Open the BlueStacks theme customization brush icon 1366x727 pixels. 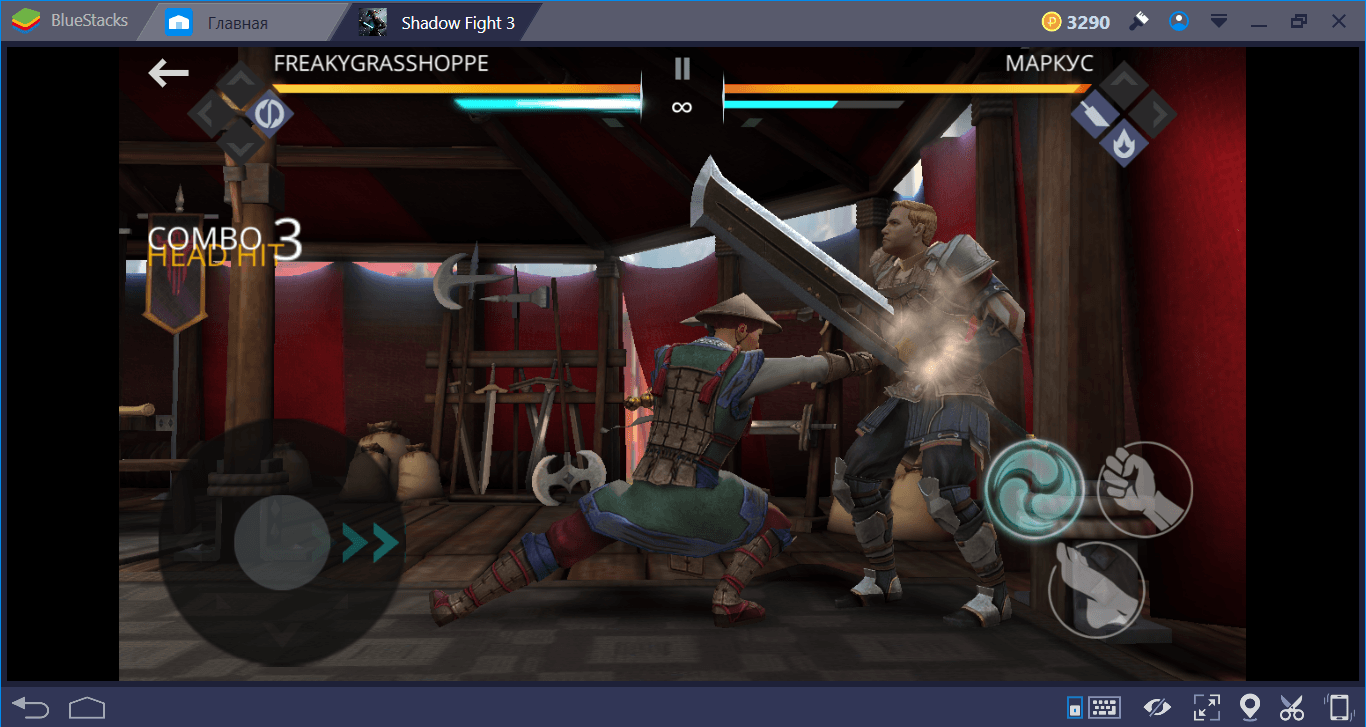pyautogui.click(x=1139, y=20)
